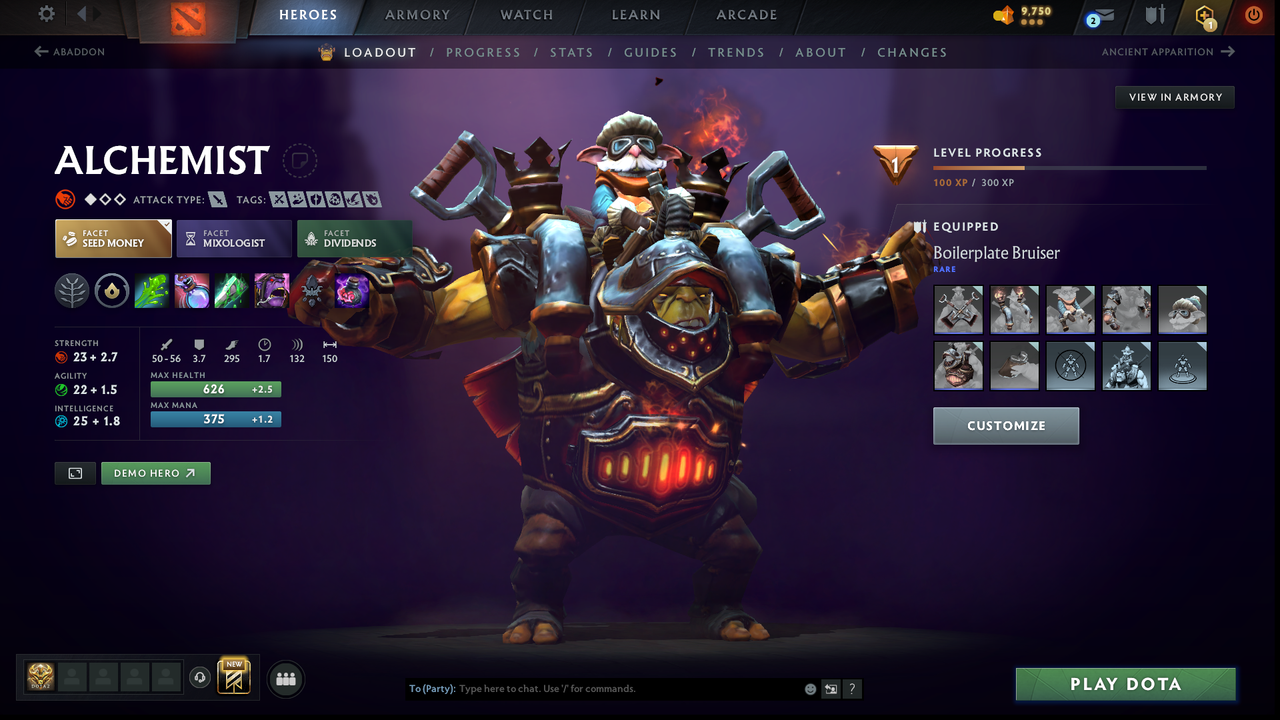Switch to the STATS tab
The width and height of the screenshot is (1280, 720).
[x=571, y=52]
